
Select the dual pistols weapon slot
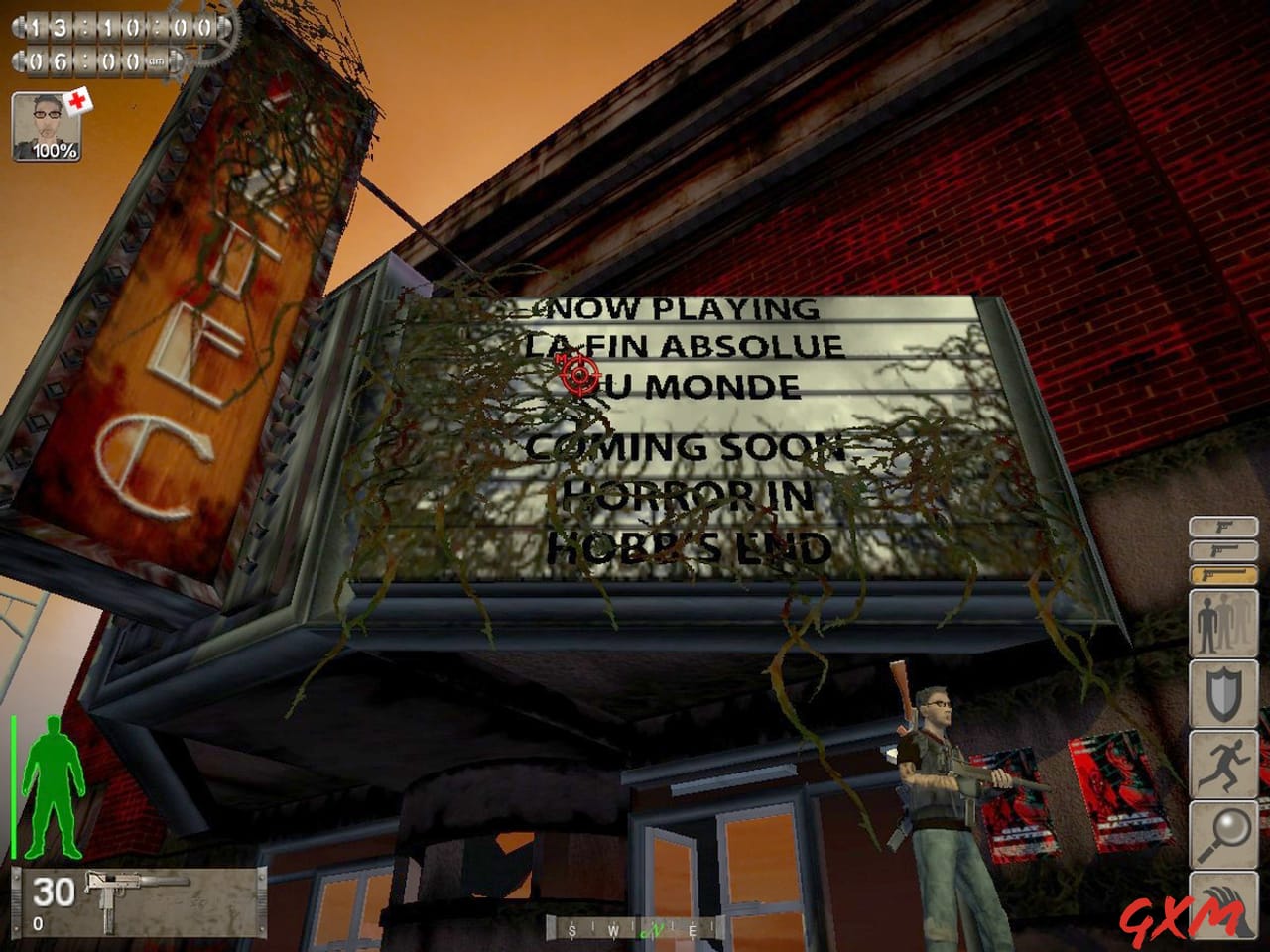point(1223,551)
